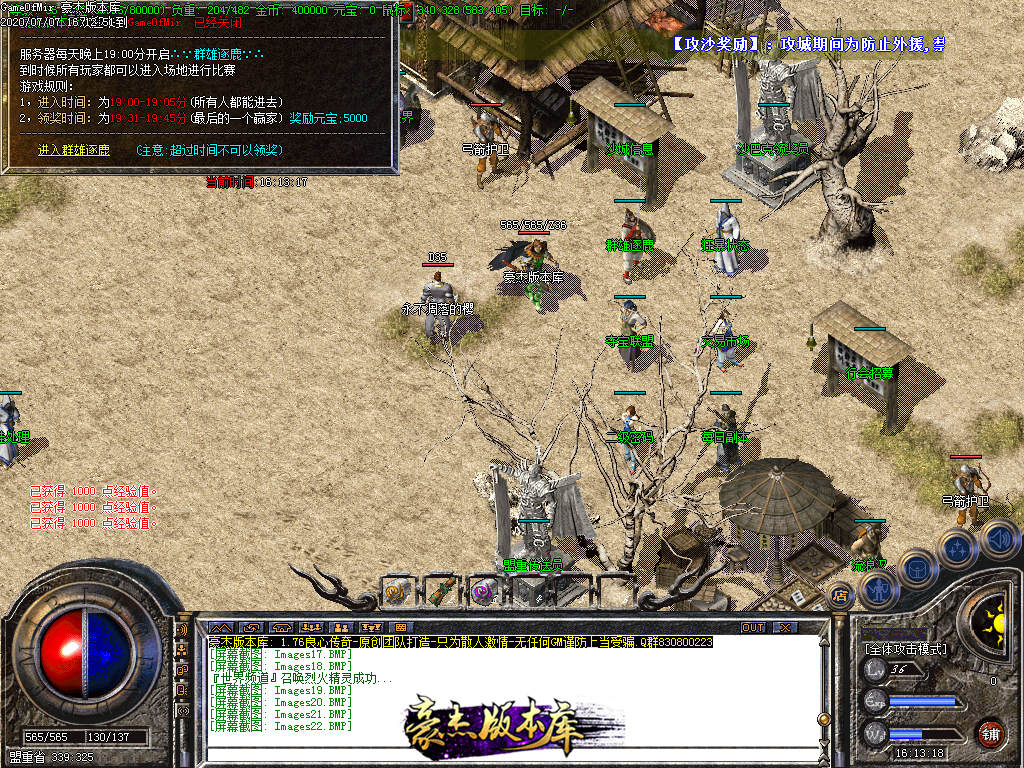This screenshot has height=768, width=1024.
Task: Open the mountain-icon button above the chat
Action: tap(220, 627)
